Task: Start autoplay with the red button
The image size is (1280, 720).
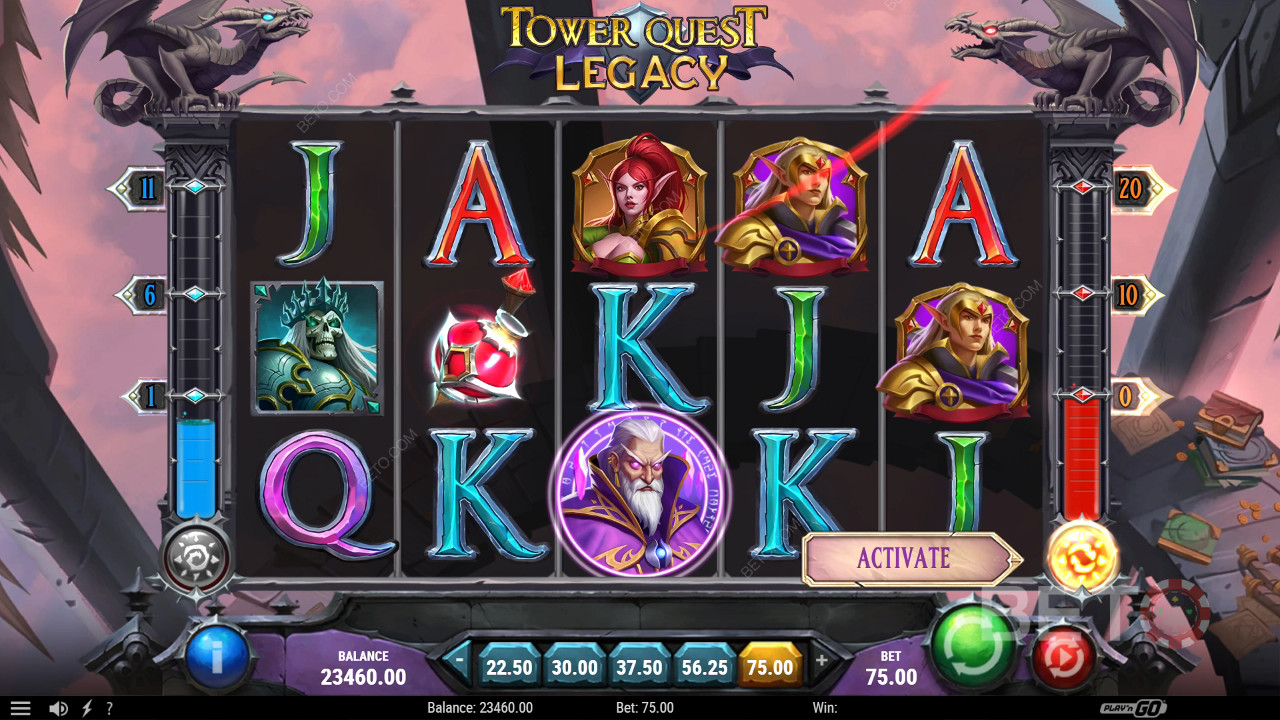Action: (1063, 657)
